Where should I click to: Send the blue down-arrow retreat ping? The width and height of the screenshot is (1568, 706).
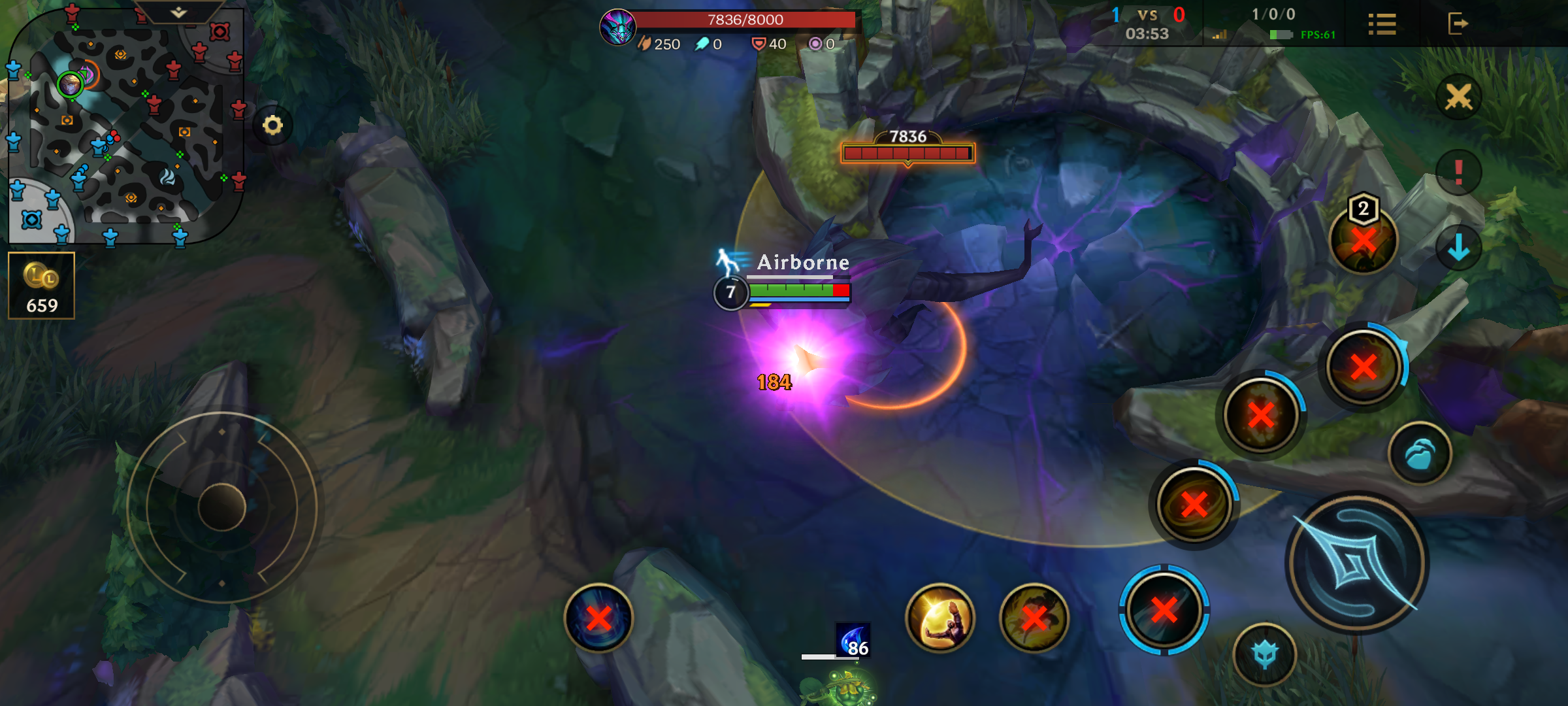pyautogui.click(x=1458, y=248)
